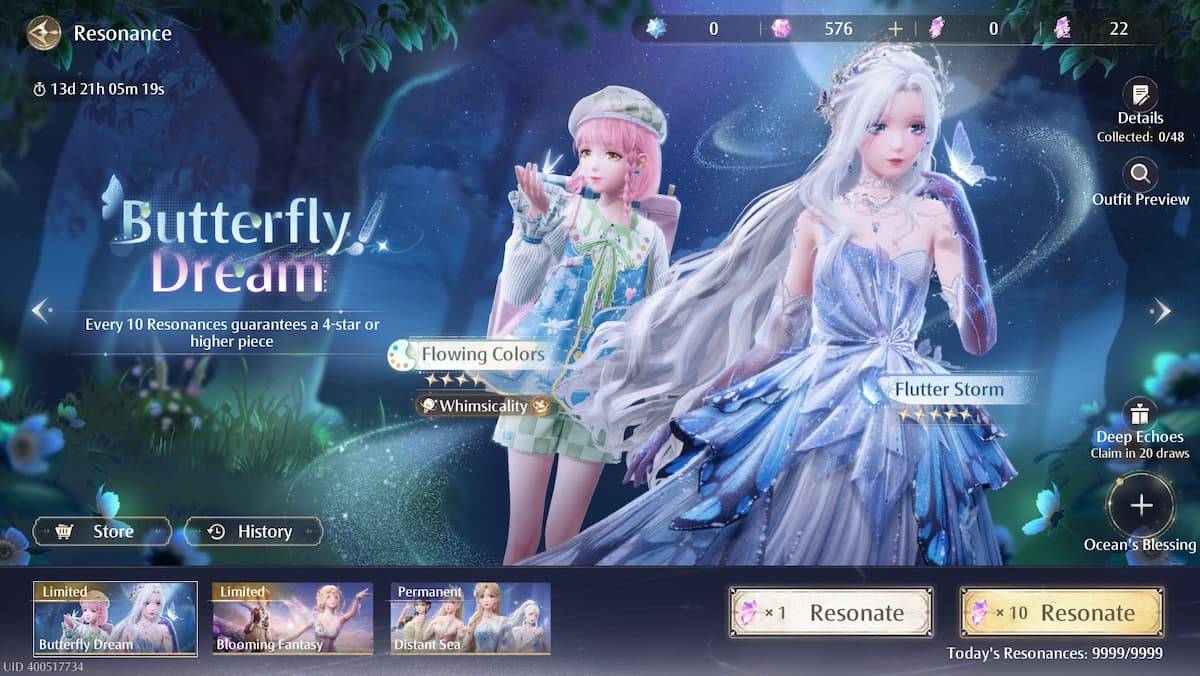
Task: Go back using the Resonance back arrow
Action: coord(43,34)
